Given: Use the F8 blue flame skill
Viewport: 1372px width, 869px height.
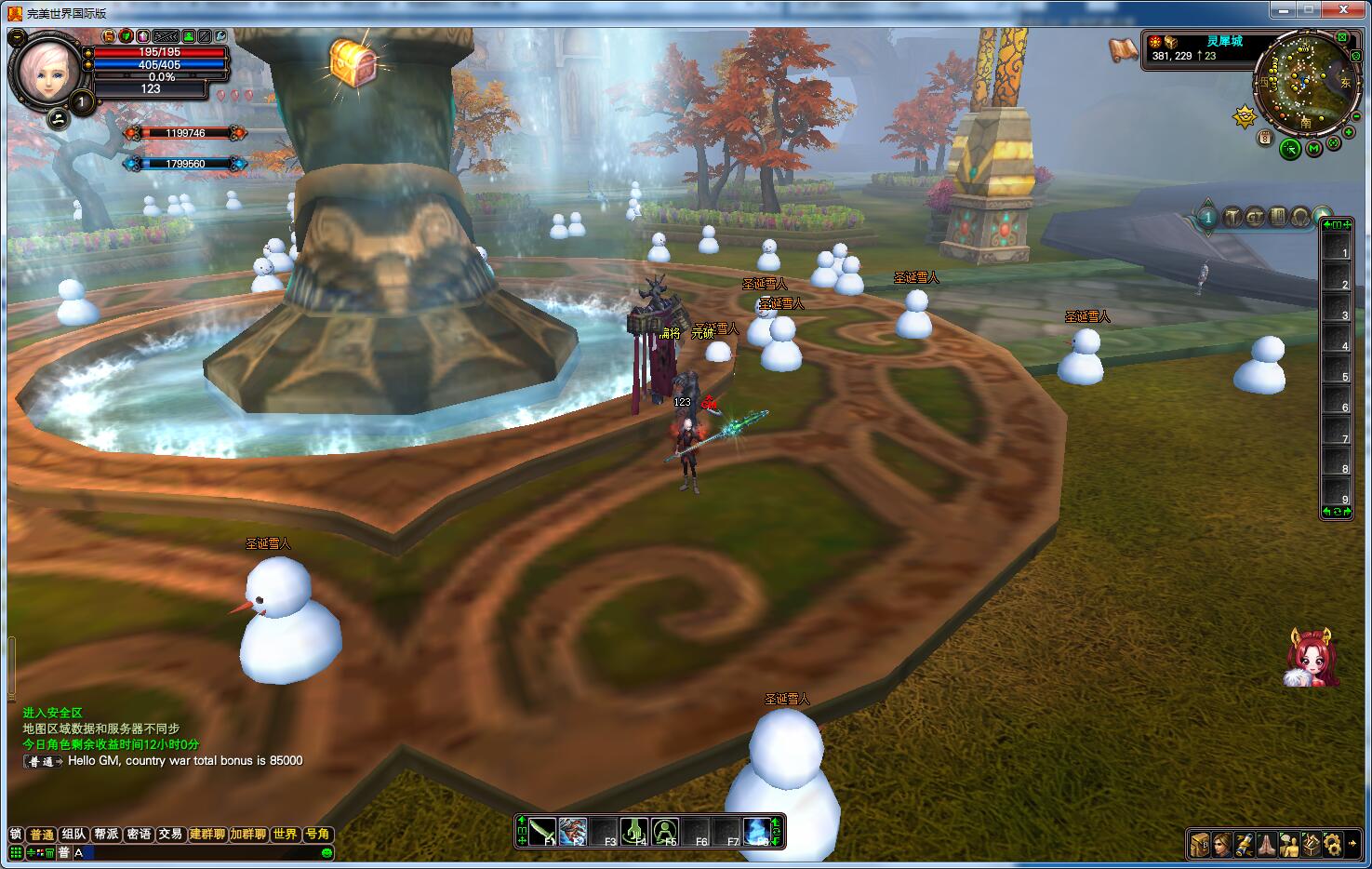Looking at the screenshot, I should 756,831.
